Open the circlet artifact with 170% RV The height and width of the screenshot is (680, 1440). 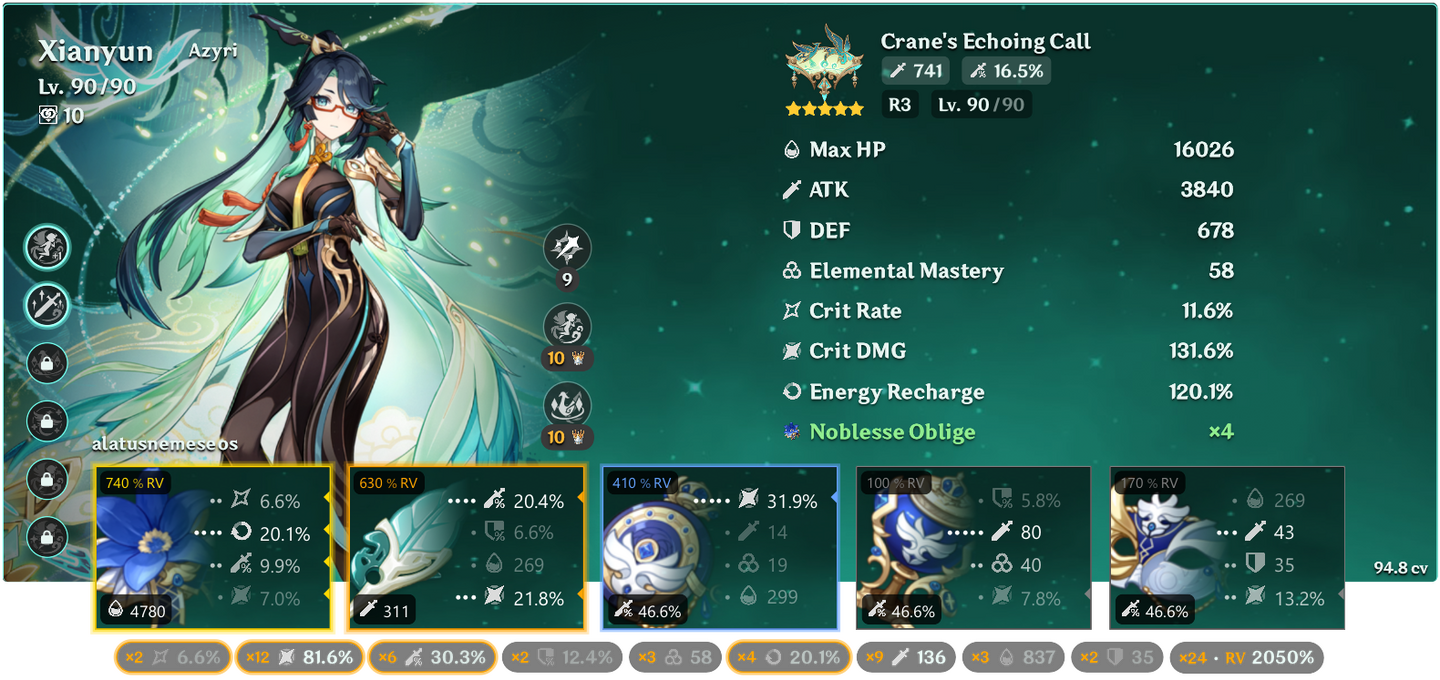(1227, 549)
